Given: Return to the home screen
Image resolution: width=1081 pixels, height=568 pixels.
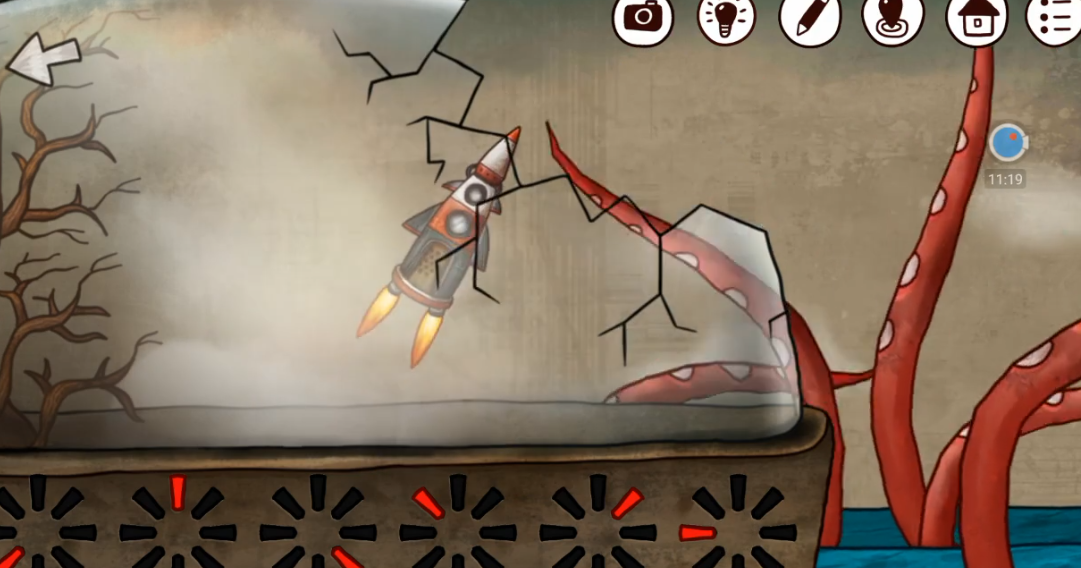Looking at the screenshot, I should (976, 17).
